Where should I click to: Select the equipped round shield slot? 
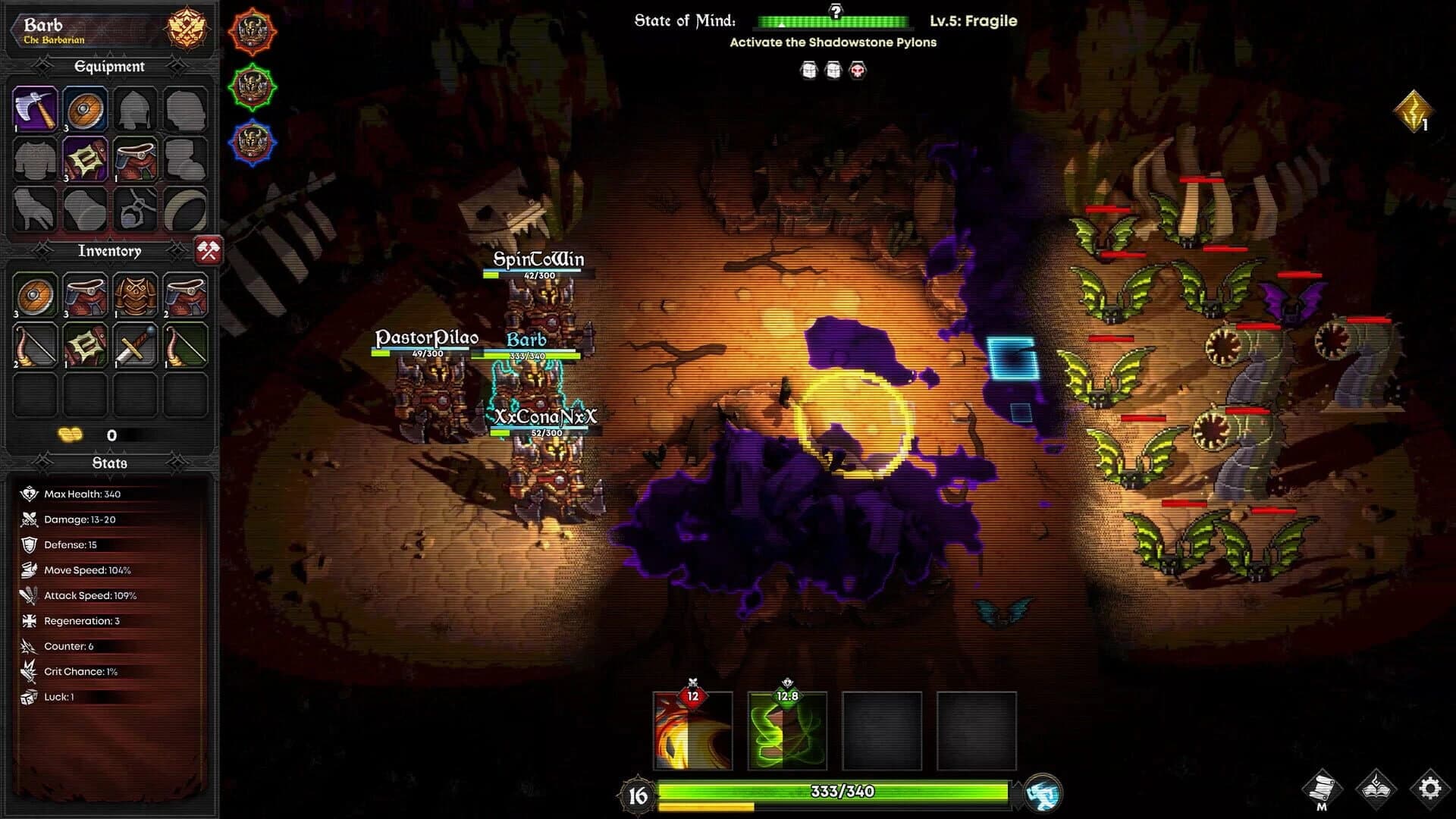point(85,109)
